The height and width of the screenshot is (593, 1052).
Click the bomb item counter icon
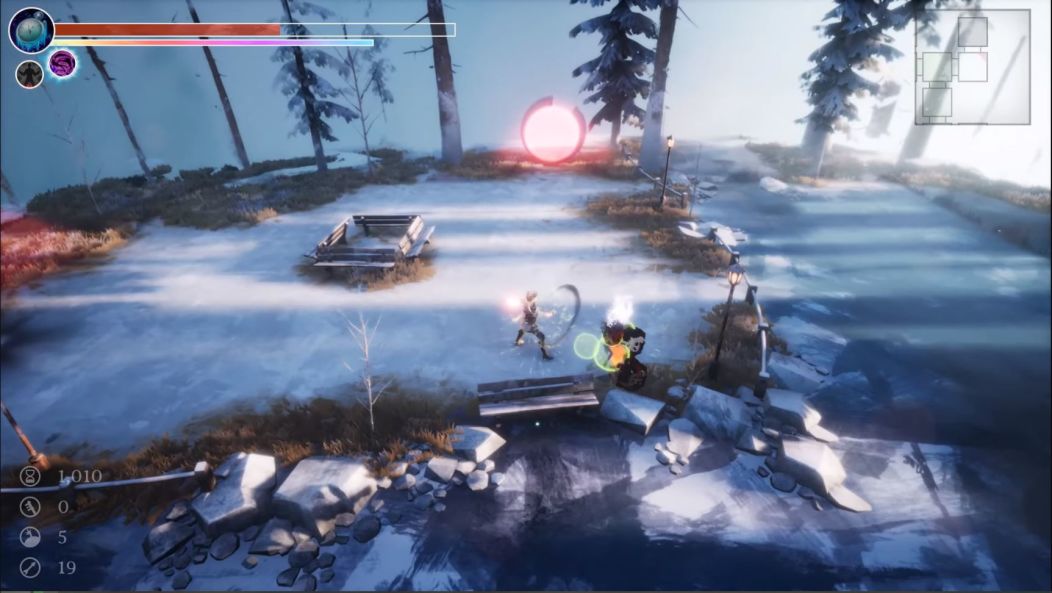30,537
